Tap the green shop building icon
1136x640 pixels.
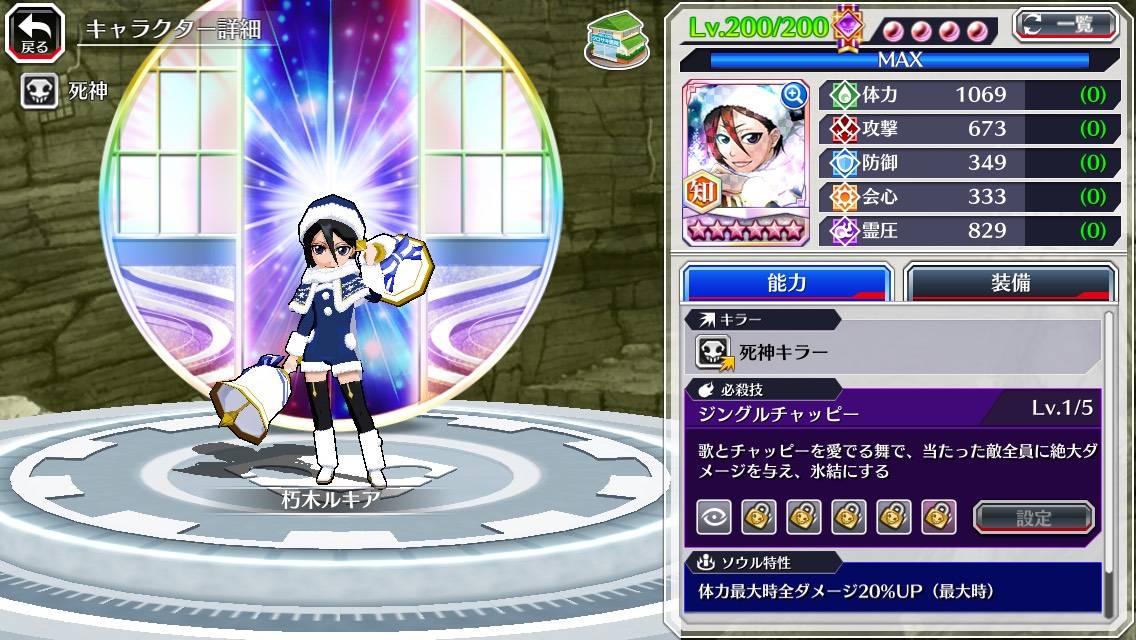(615, 40)
